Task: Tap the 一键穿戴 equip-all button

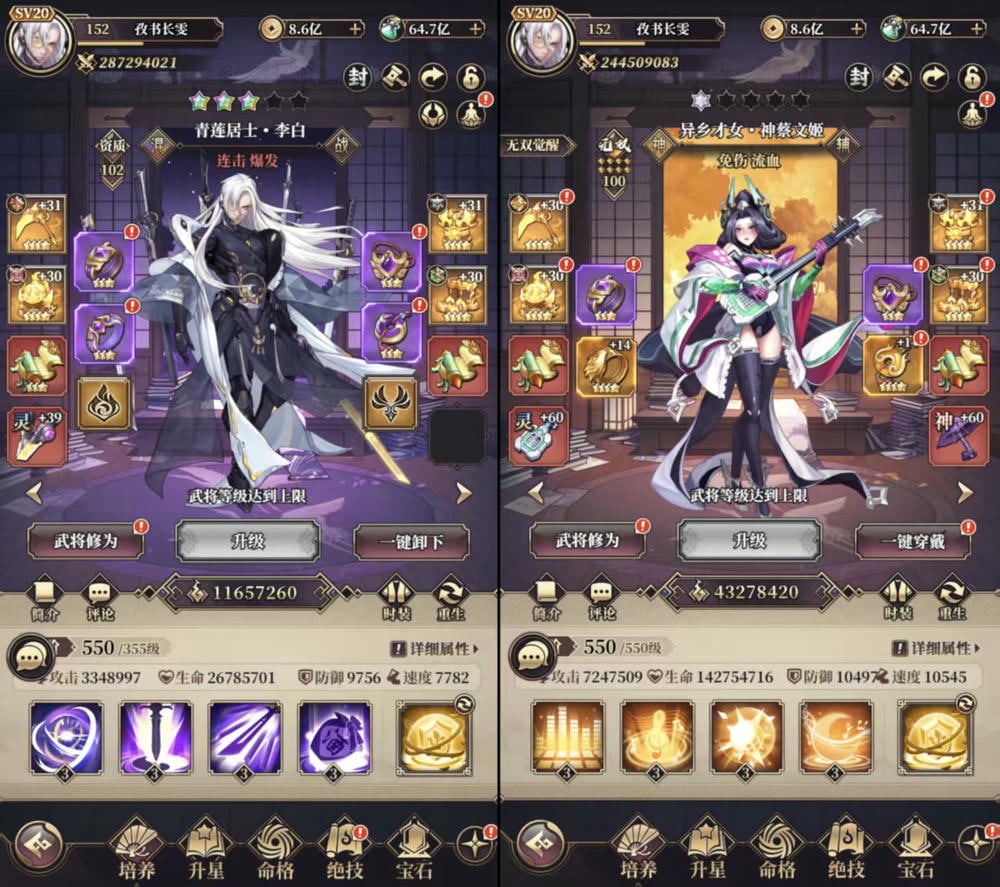Action: tap(913, 541)
